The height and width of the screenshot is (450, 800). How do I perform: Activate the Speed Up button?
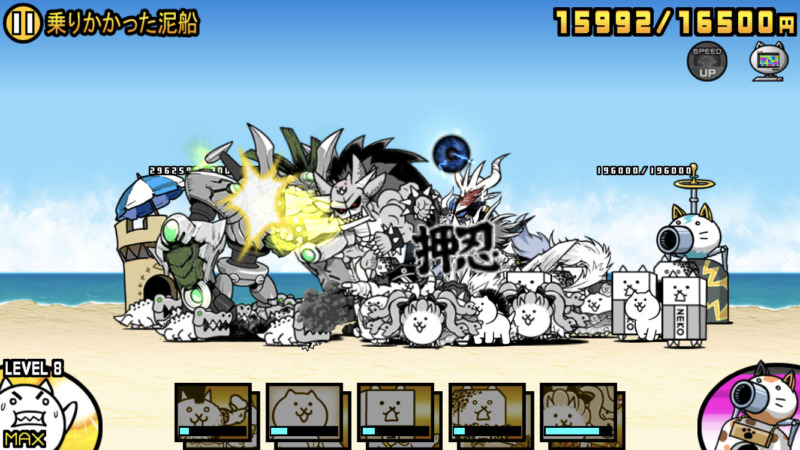(x=706, y=62)
